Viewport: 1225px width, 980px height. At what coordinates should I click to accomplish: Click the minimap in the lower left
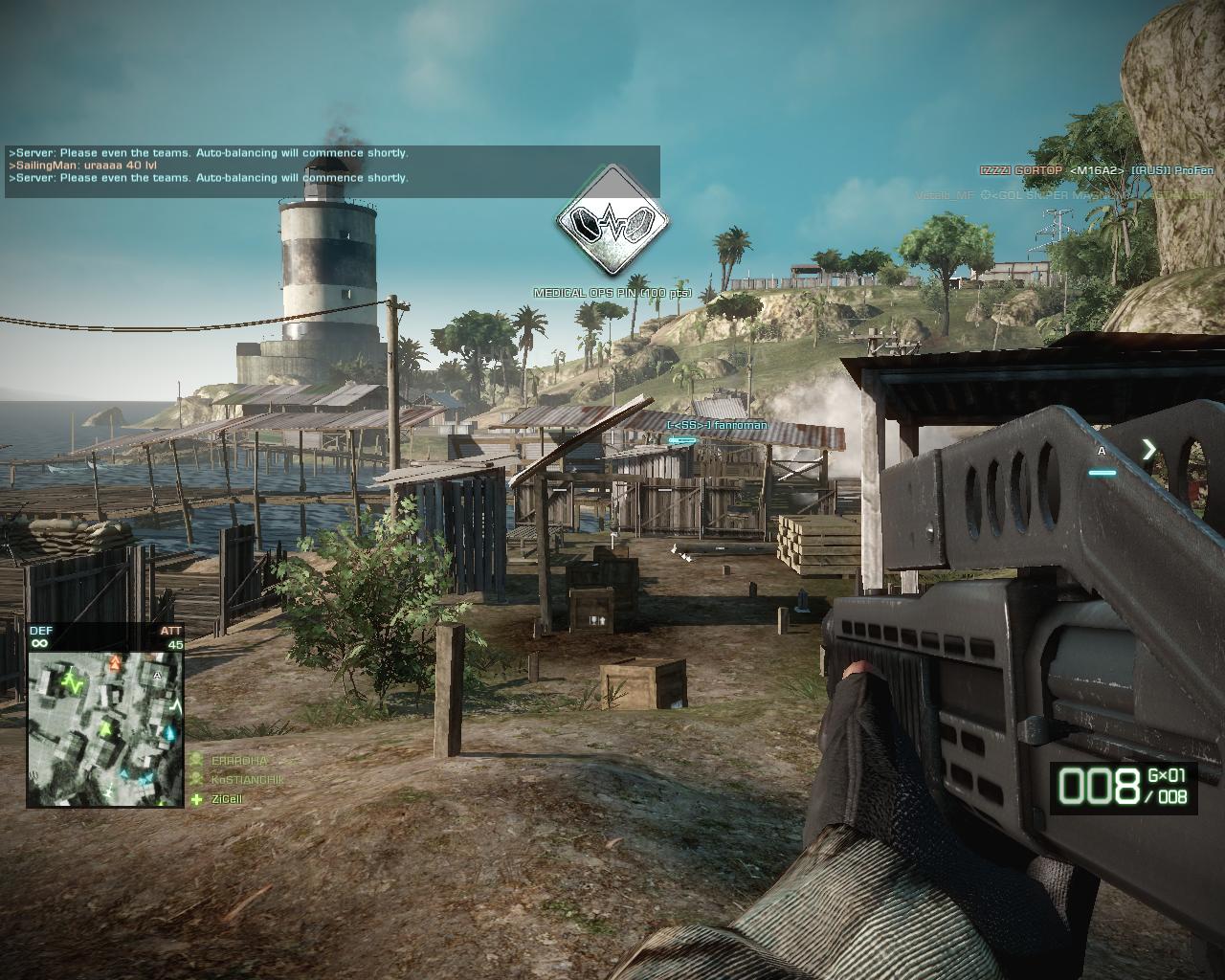tap(105, 728)
